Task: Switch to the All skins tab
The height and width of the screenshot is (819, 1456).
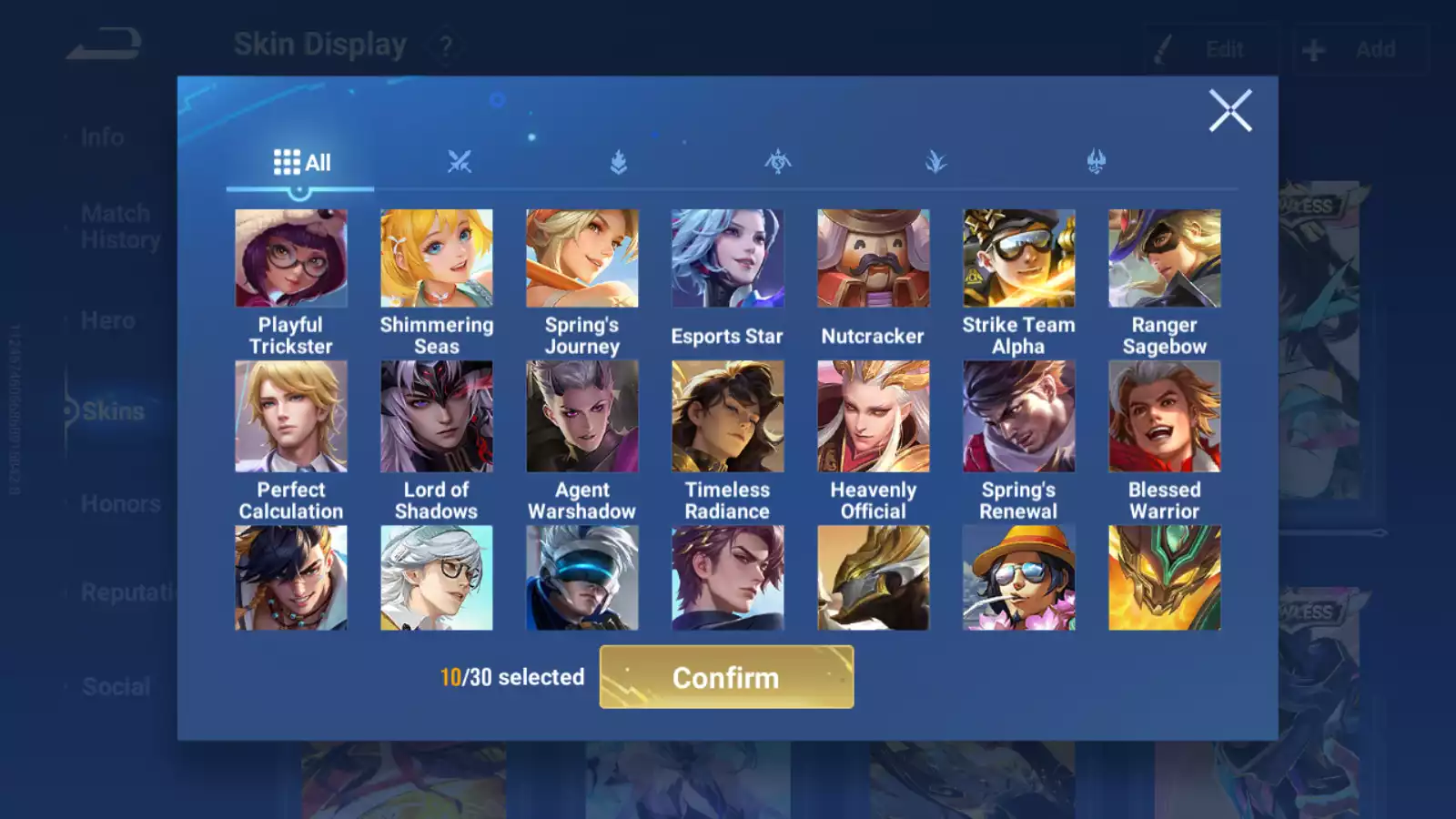Action: (x=301, y=163)
